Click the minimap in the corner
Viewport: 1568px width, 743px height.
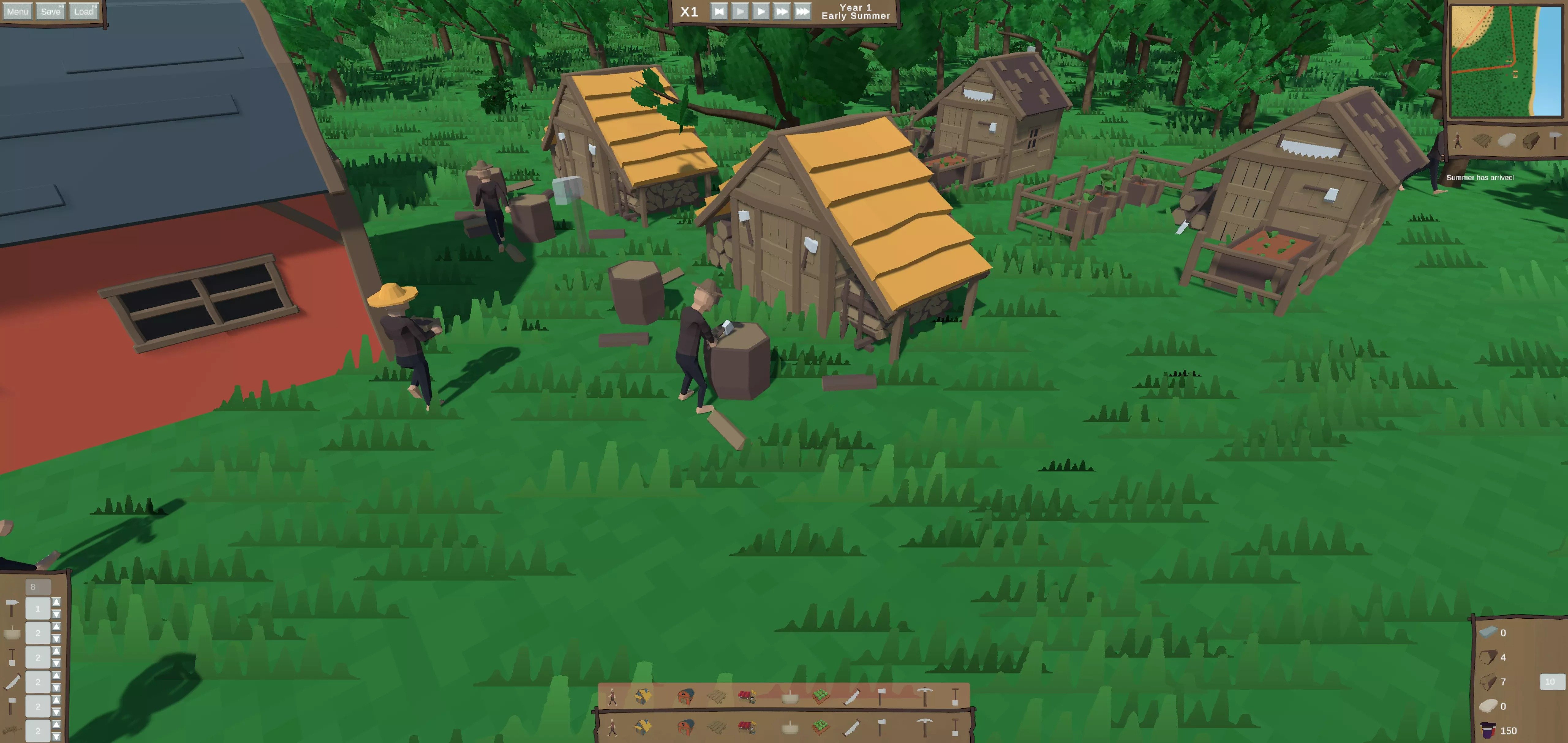1505,61
